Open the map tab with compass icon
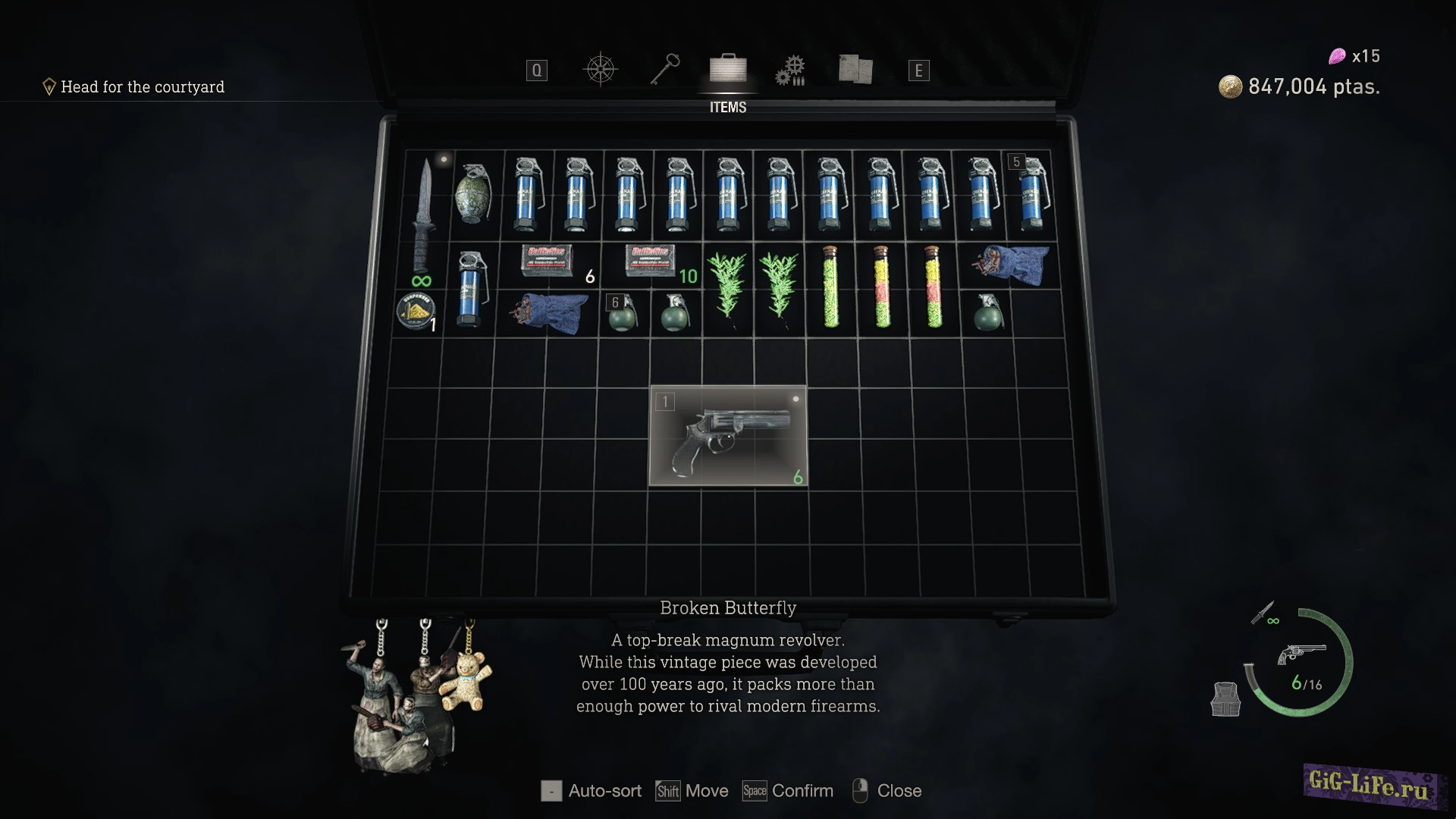Image resolution: width=1456 pixels, height=819 pixels. tap(600, 70)
